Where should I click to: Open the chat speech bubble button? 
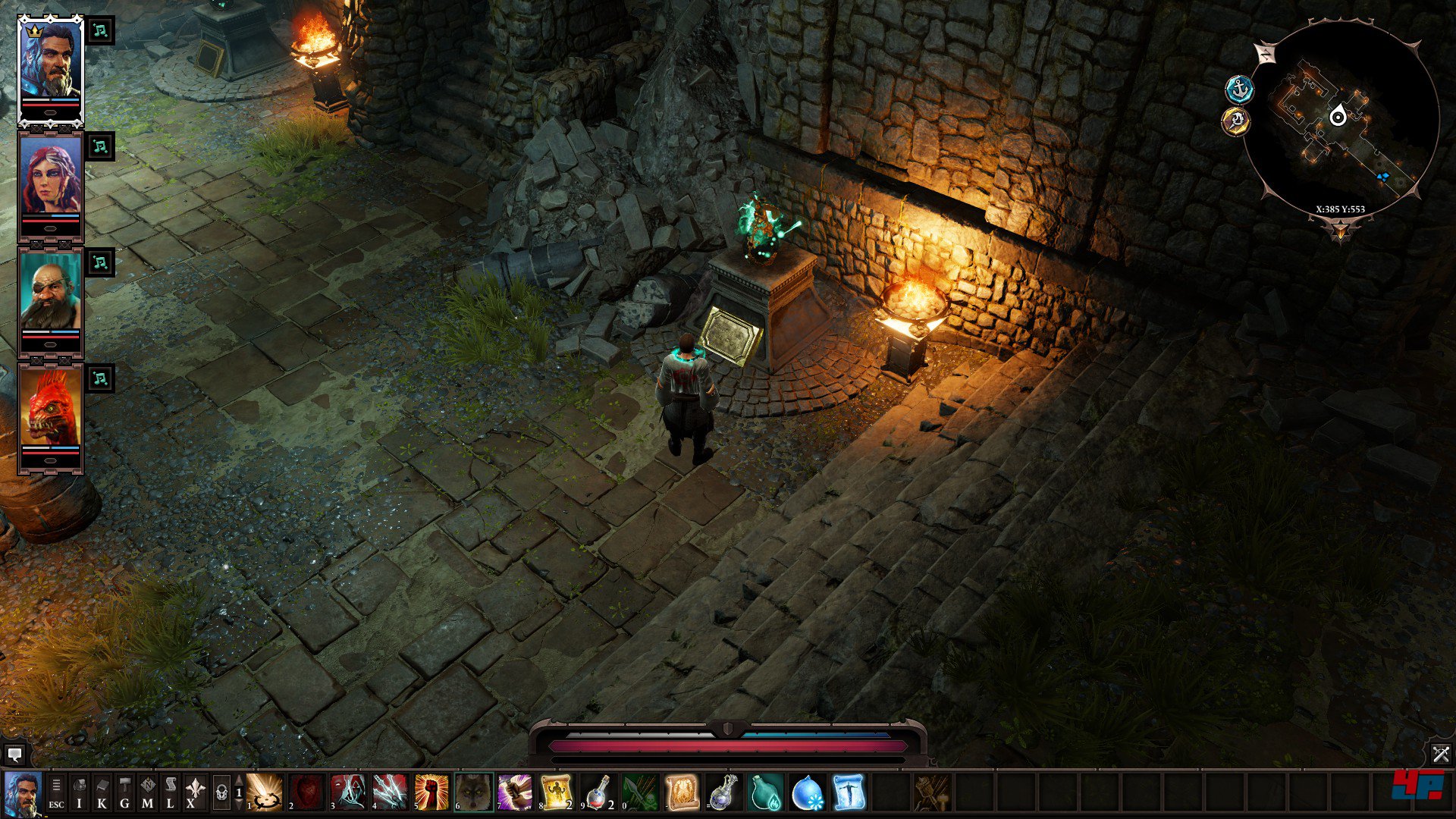click(14, 754)
